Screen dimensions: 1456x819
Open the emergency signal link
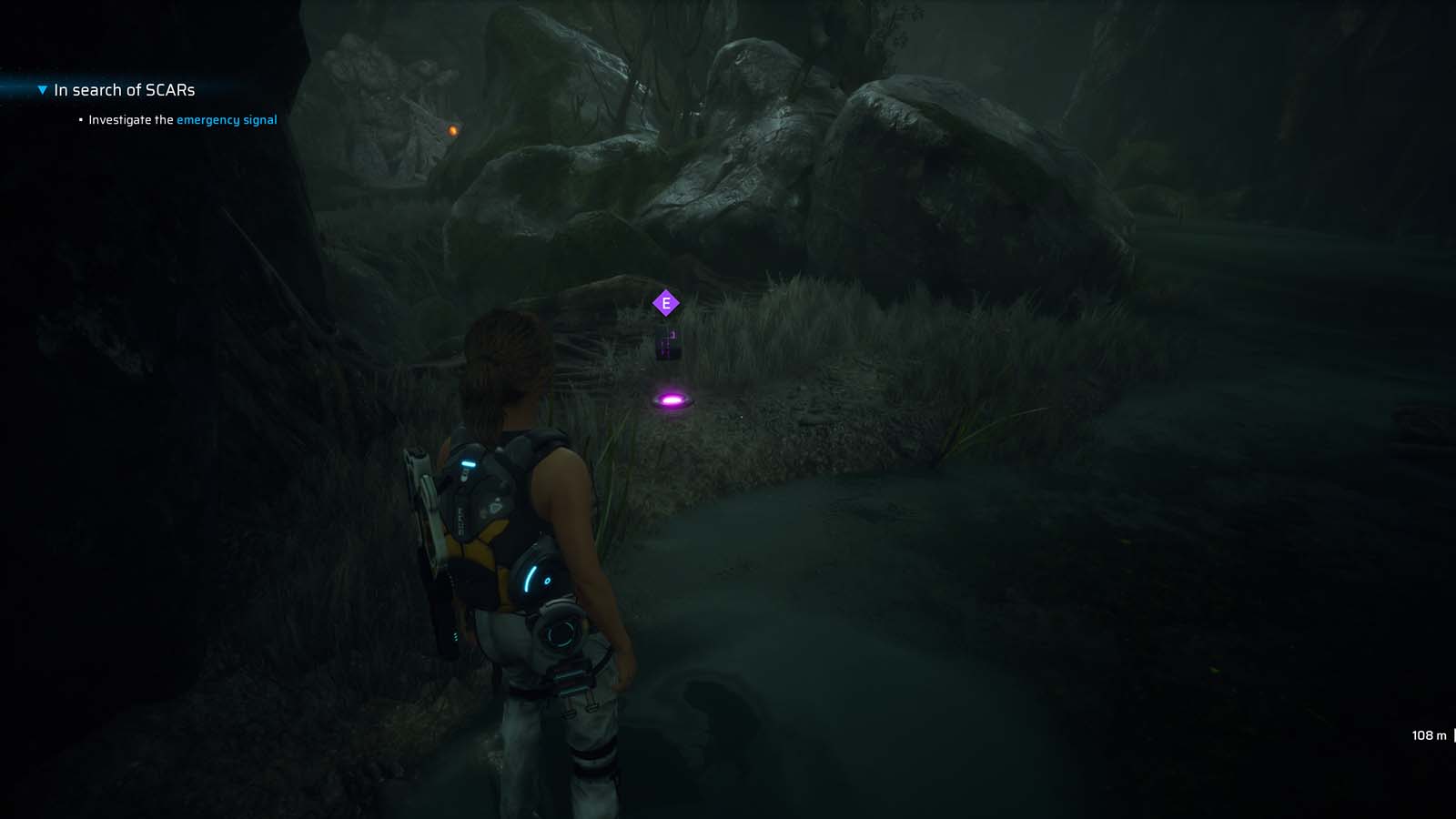(x=227, y=119)
